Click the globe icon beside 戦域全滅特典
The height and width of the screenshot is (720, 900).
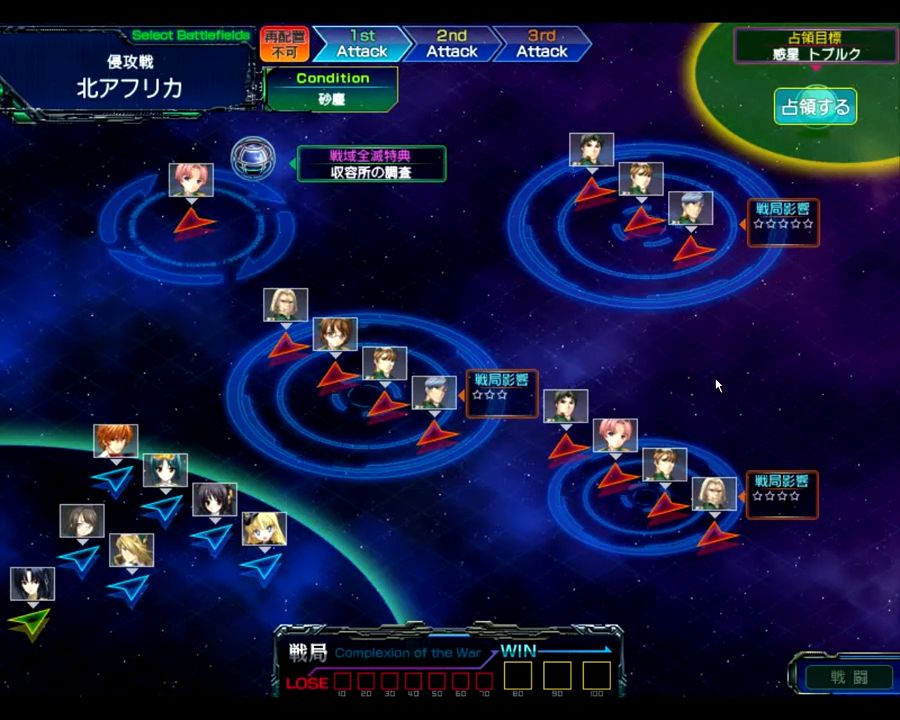coord(252,158)
